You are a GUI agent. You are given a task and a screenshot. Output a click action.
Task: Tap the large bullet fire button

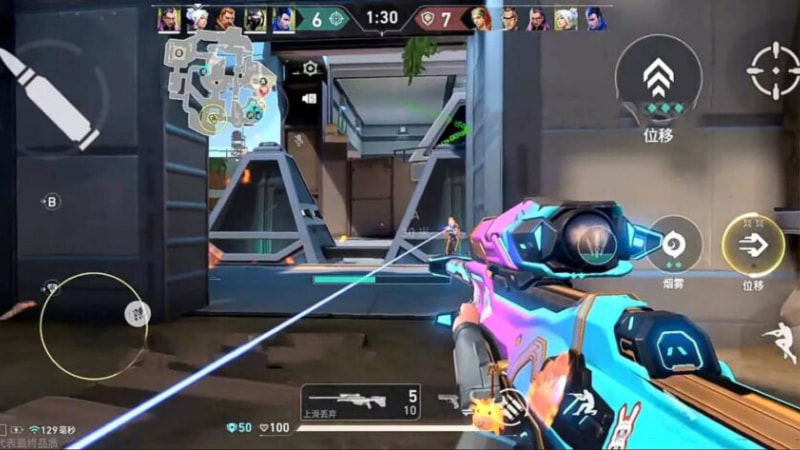(x=57, y=95)
